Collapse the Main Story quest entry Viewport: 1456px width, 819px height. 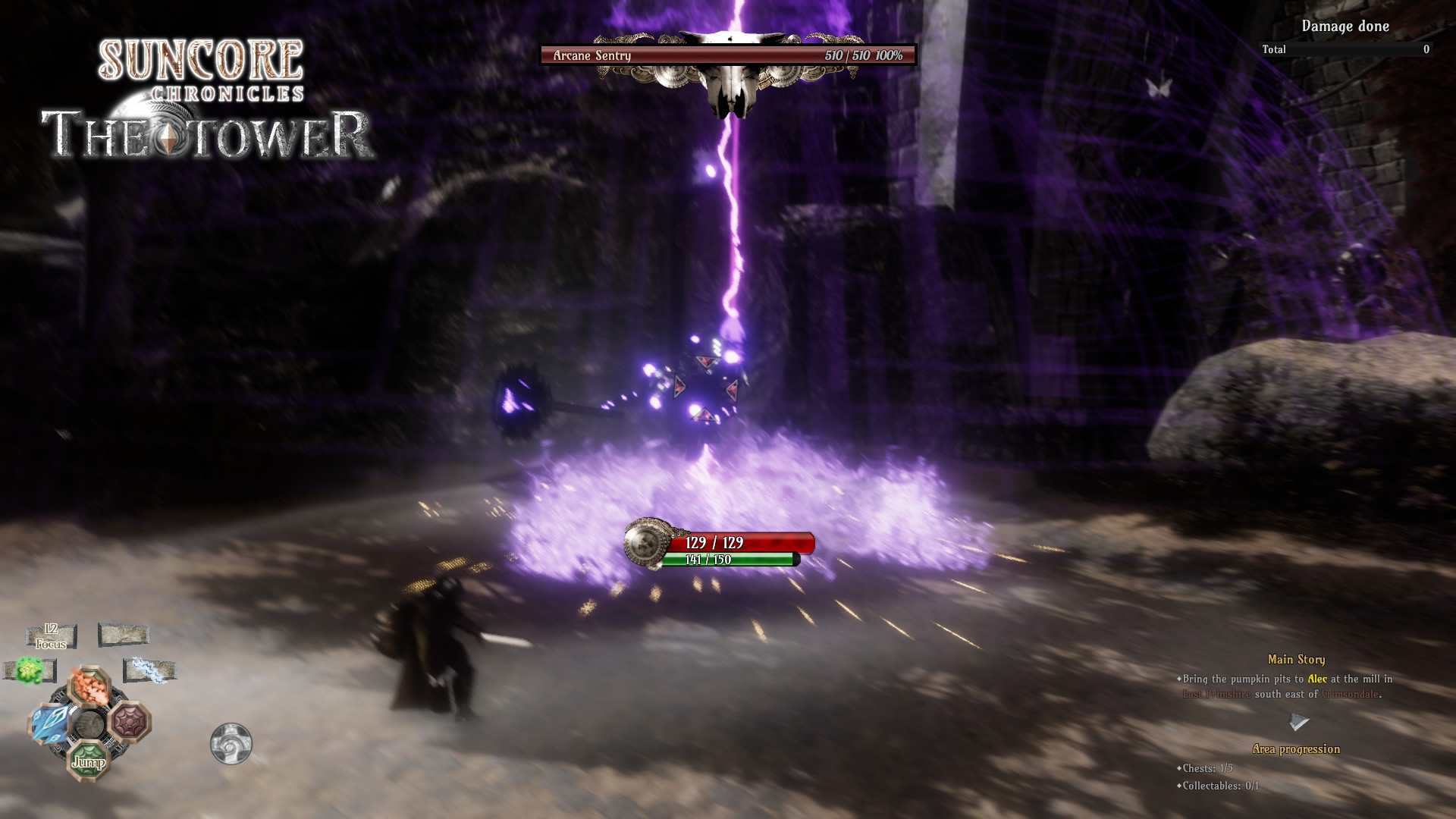click(x=1297, y=660)
